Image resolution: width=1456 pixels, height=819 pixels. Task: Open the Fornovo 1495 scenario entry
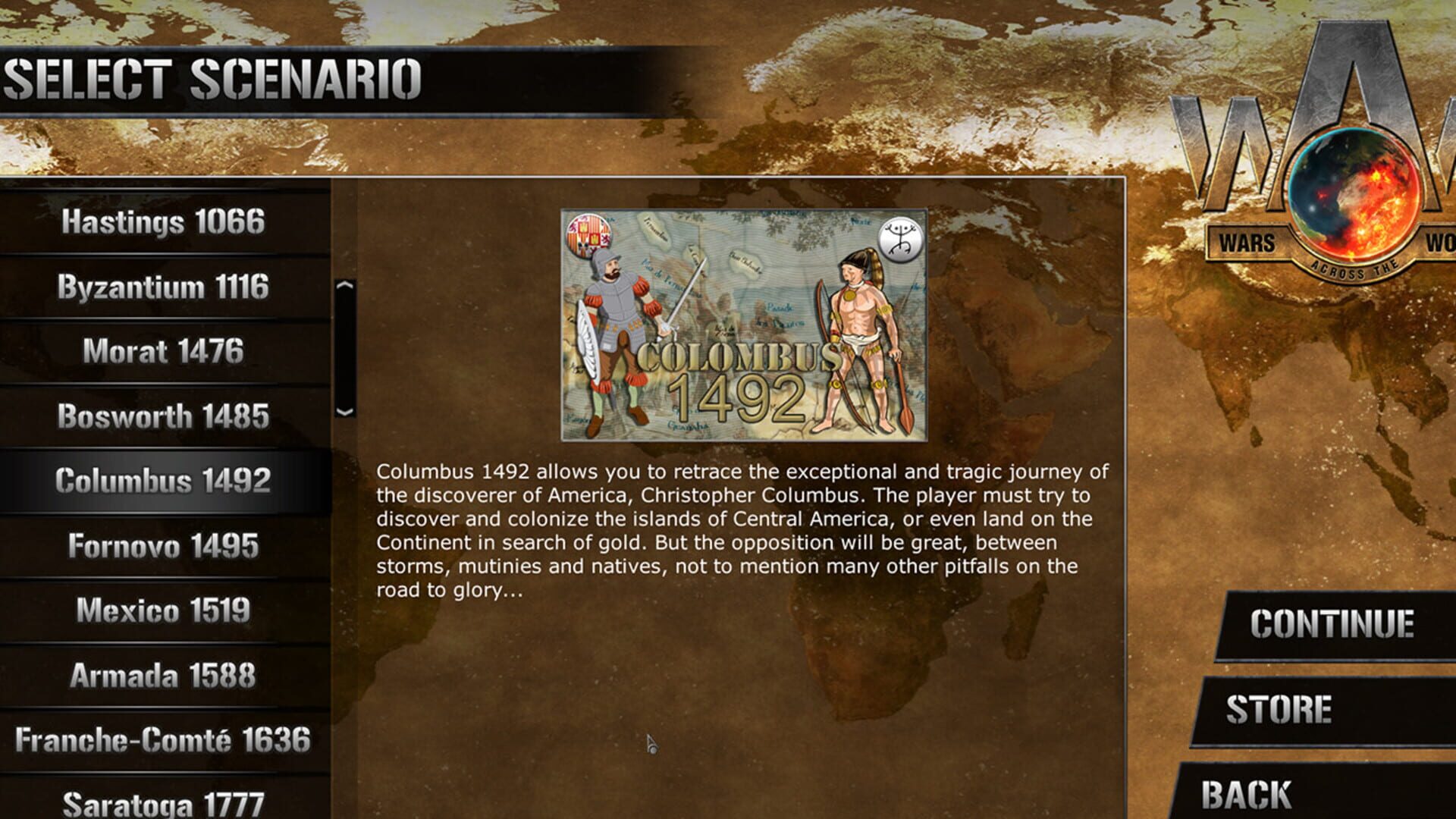163,546
